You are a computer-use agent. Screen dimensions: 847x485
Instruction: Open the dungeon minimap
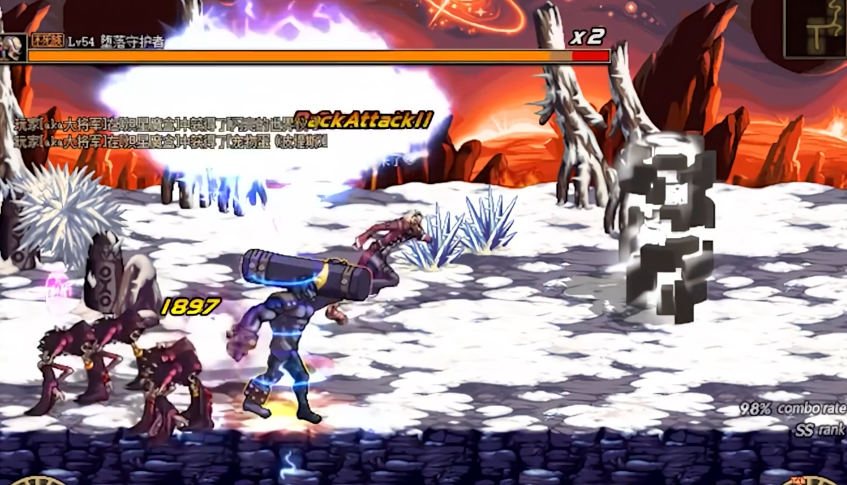coord(815,27)
